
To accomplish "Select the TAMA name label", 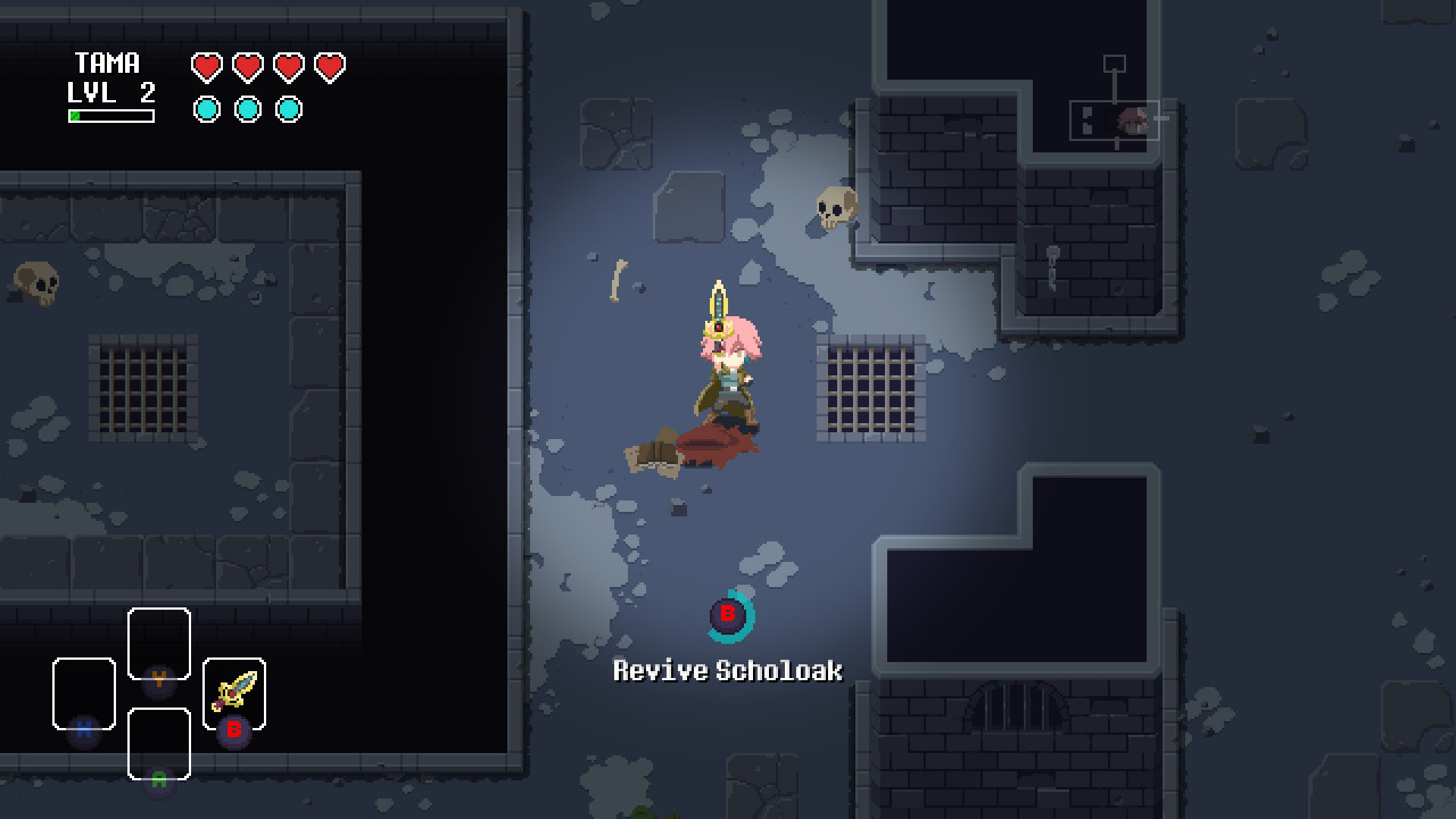I will pos(108,62).
